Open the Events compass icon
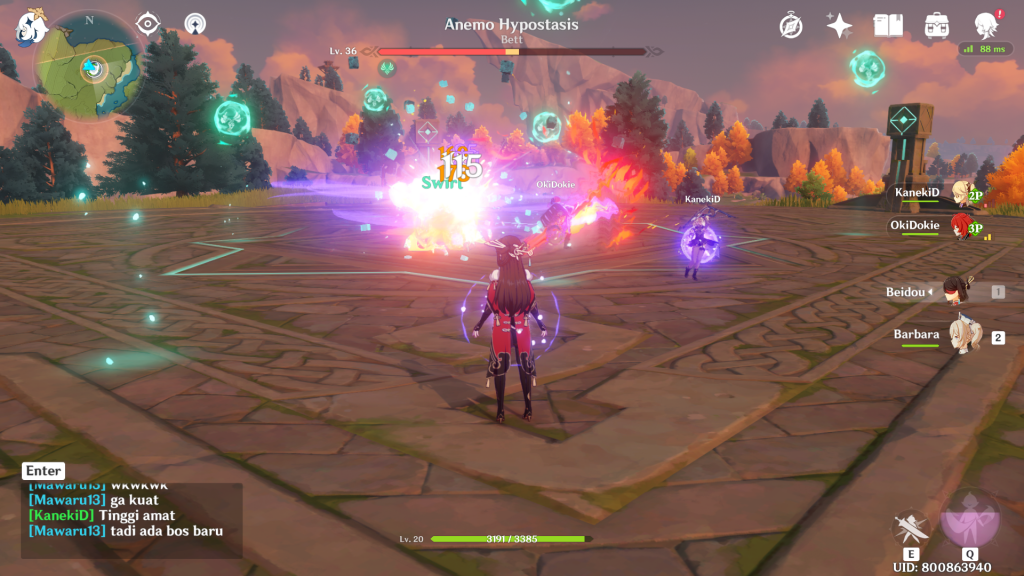The height and width of the screenshot is (576, 1024). (x=791, y=26)
